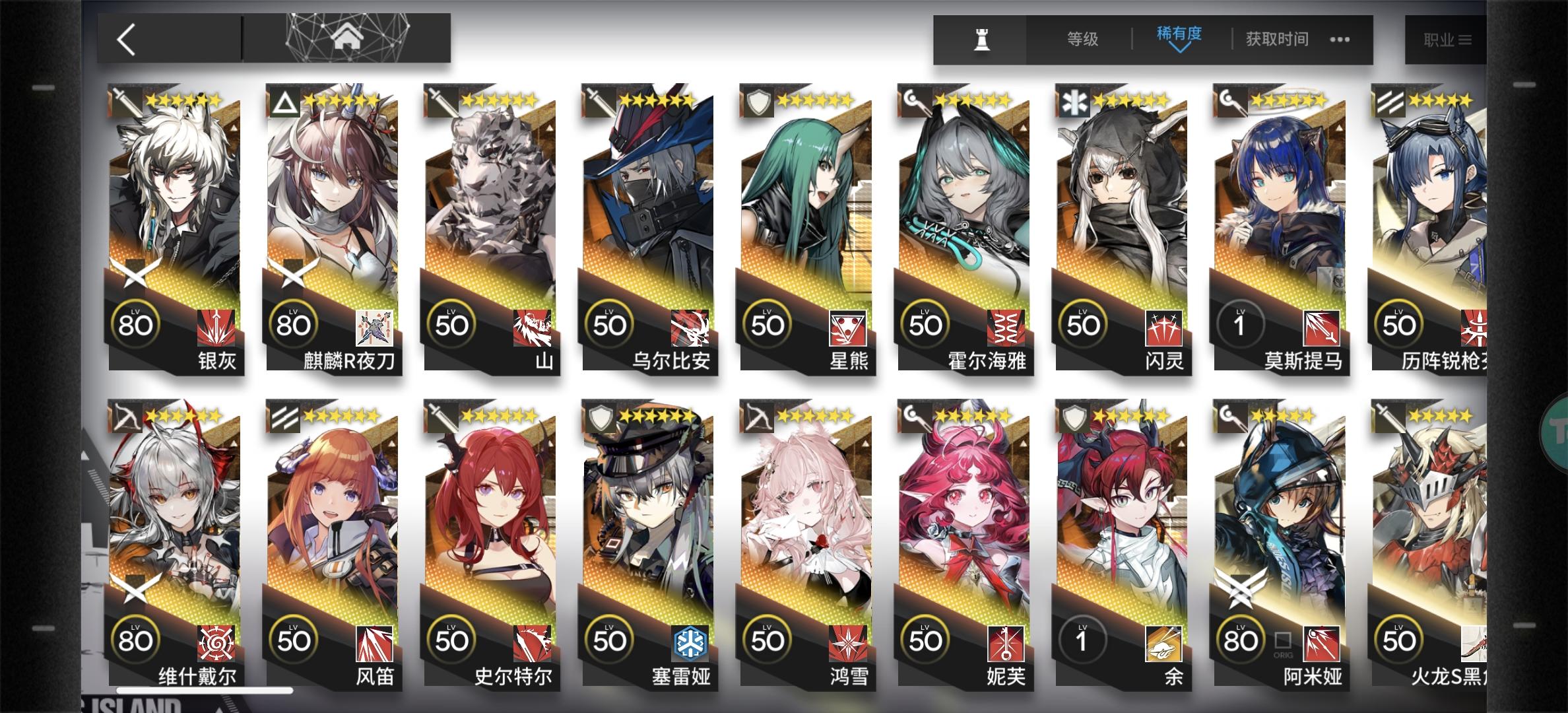This screenshot has width=1568, height=713.
Task: Open the "..." extra sort options
Action: pyautogui.click(x=1338, y=40)
